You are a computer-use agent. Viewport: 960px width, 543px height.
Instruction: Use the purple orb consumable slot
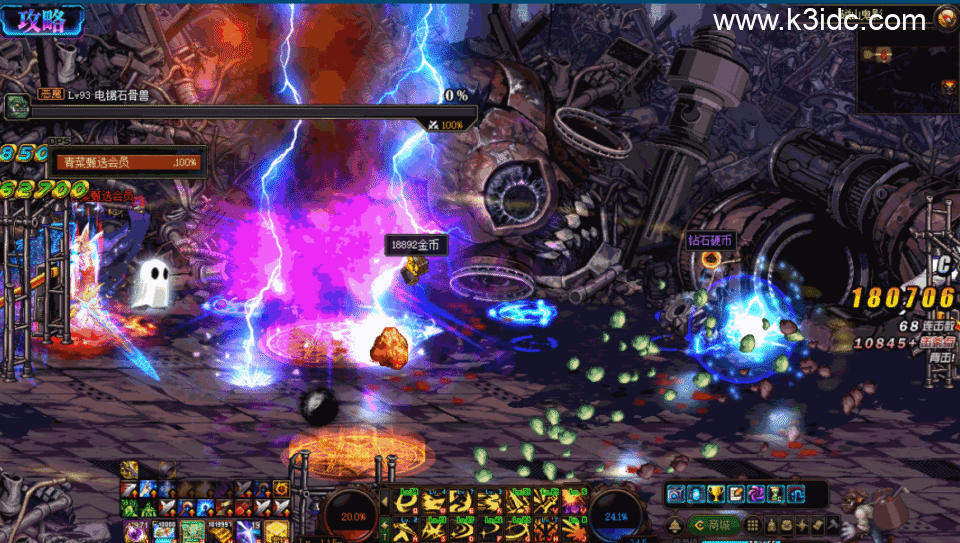135,531
